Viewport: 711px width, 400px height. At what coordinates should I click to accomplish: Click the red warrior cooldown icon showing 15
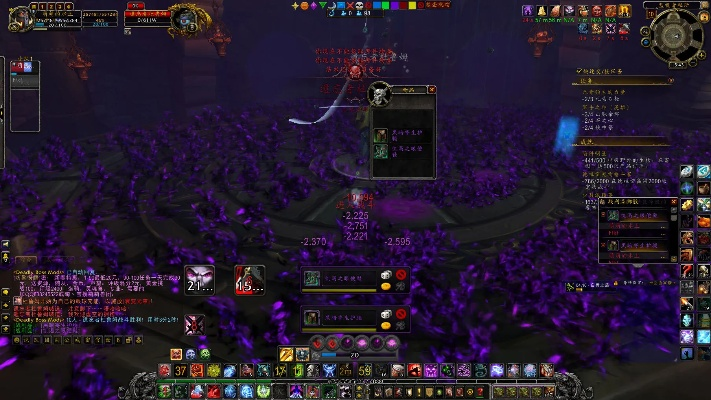(249, 280)
